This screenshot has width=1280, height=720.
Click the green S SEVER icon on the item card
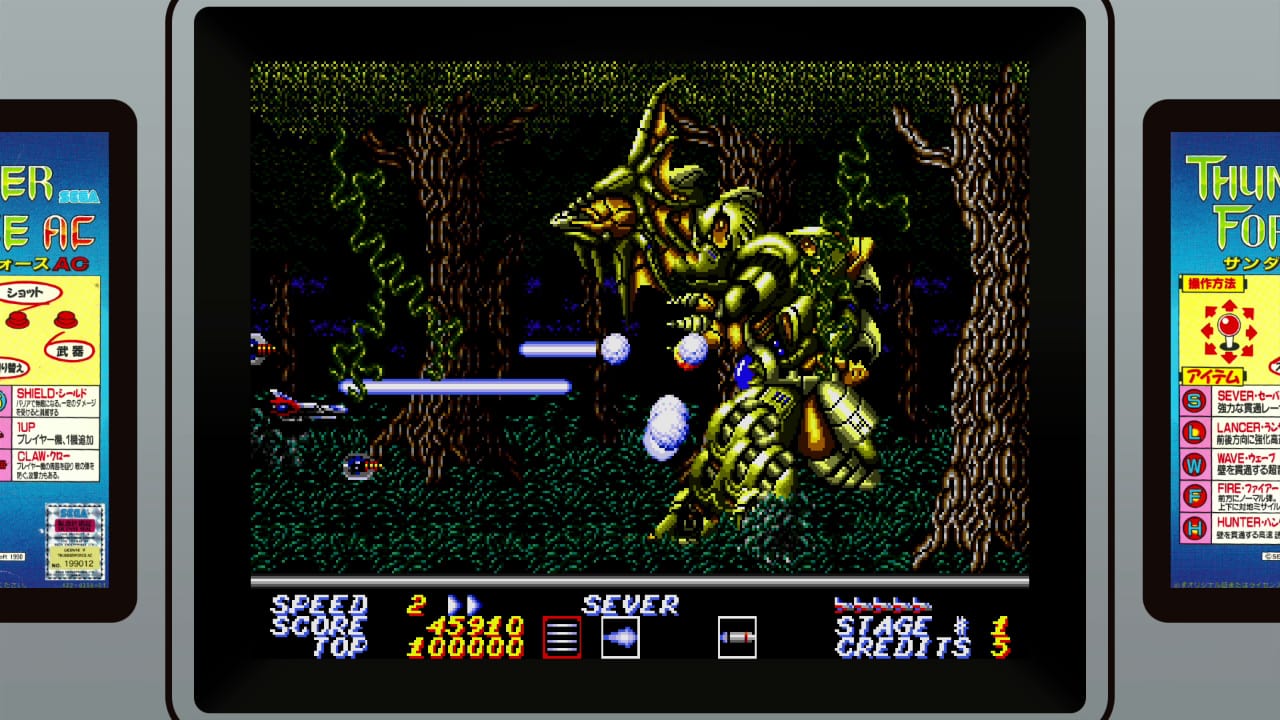[1193, 402]
